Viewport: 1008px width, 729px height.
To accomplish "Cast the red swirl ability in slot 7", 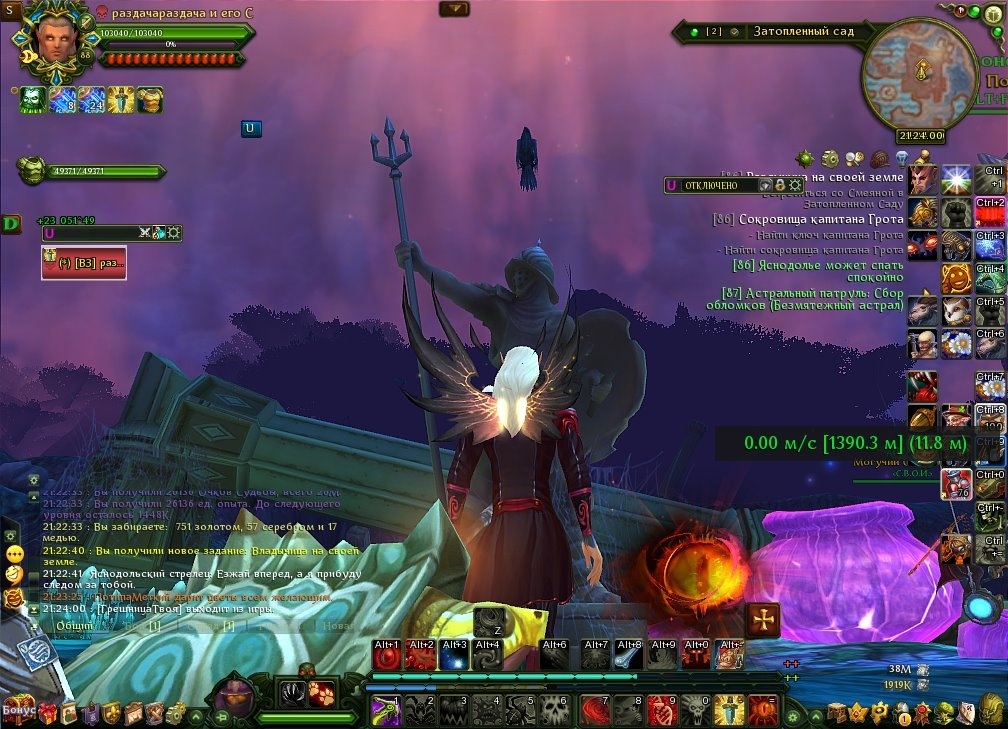I will point(596,709).
